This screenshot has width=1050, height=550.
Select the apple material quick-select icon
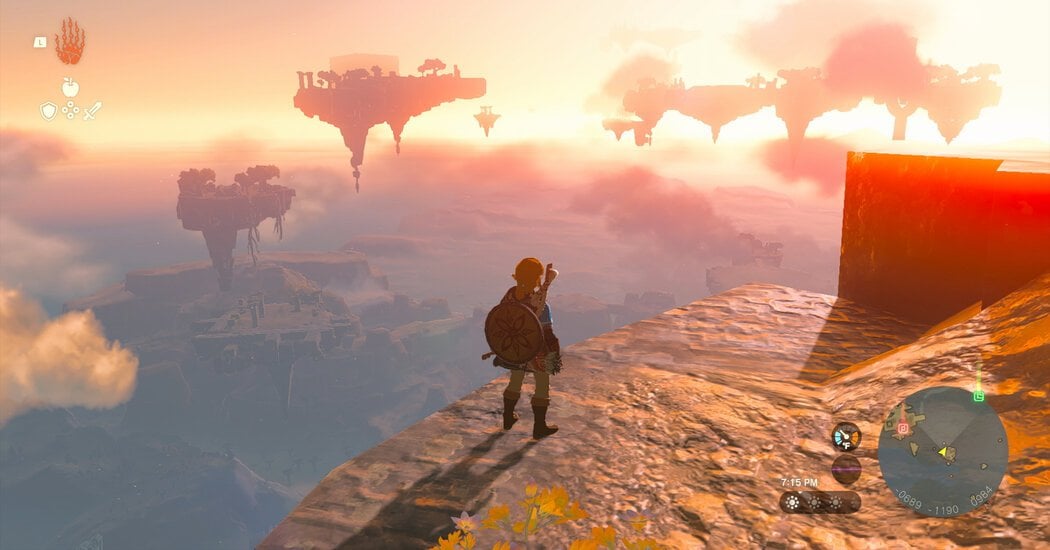pyautogui.click(x=70, y=88)
